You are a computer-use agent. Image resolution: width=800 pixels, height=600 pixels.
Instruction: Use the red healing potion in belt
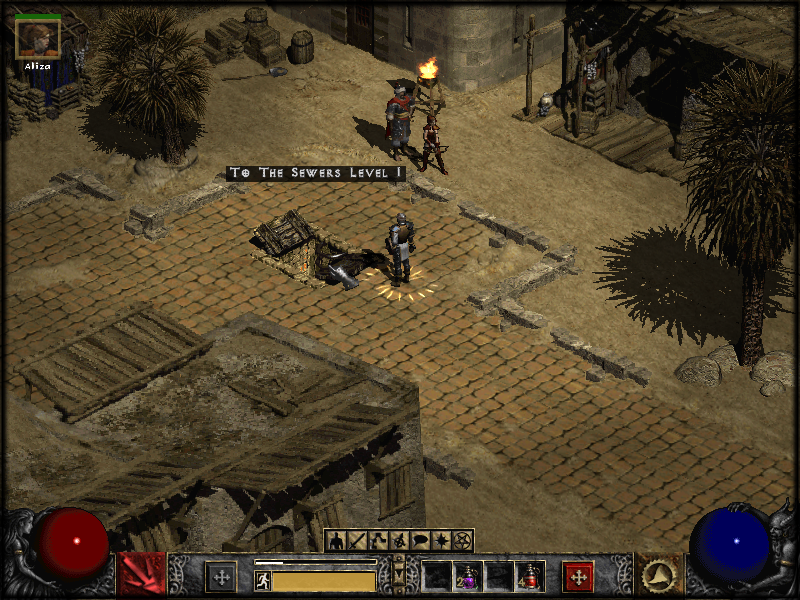(530, 576)
